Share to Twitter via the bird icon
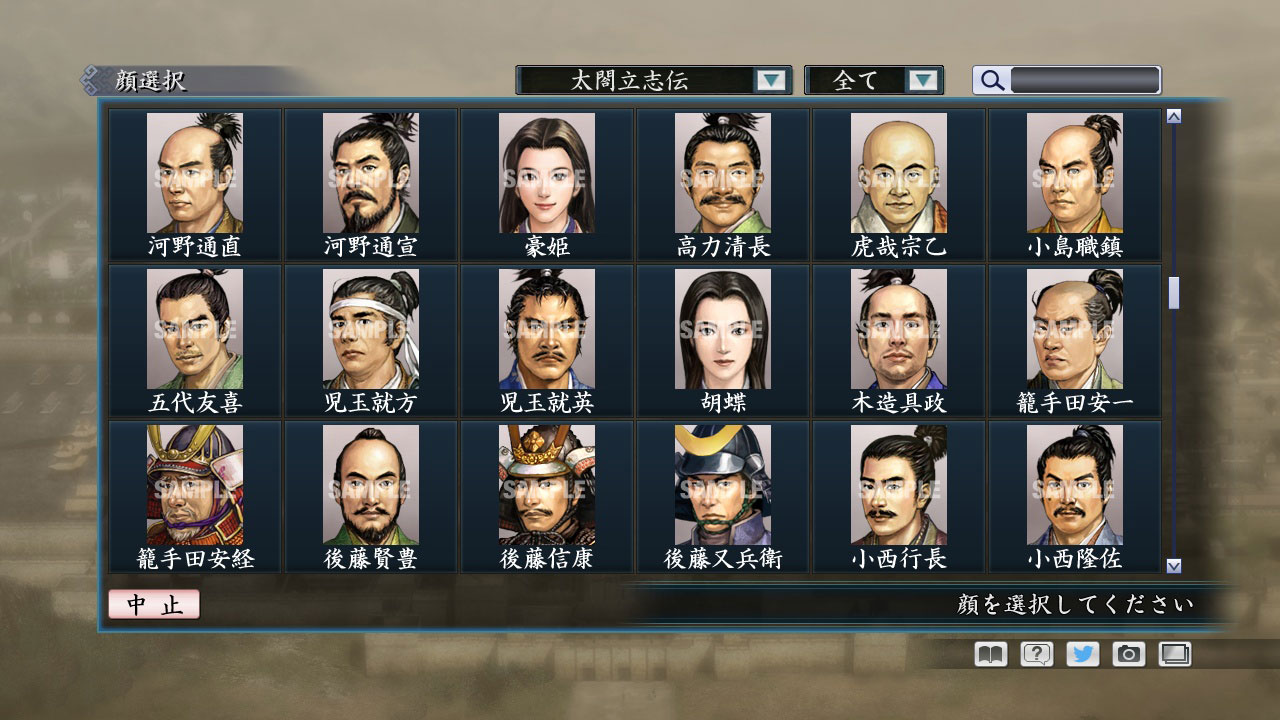 point(1082,654)
